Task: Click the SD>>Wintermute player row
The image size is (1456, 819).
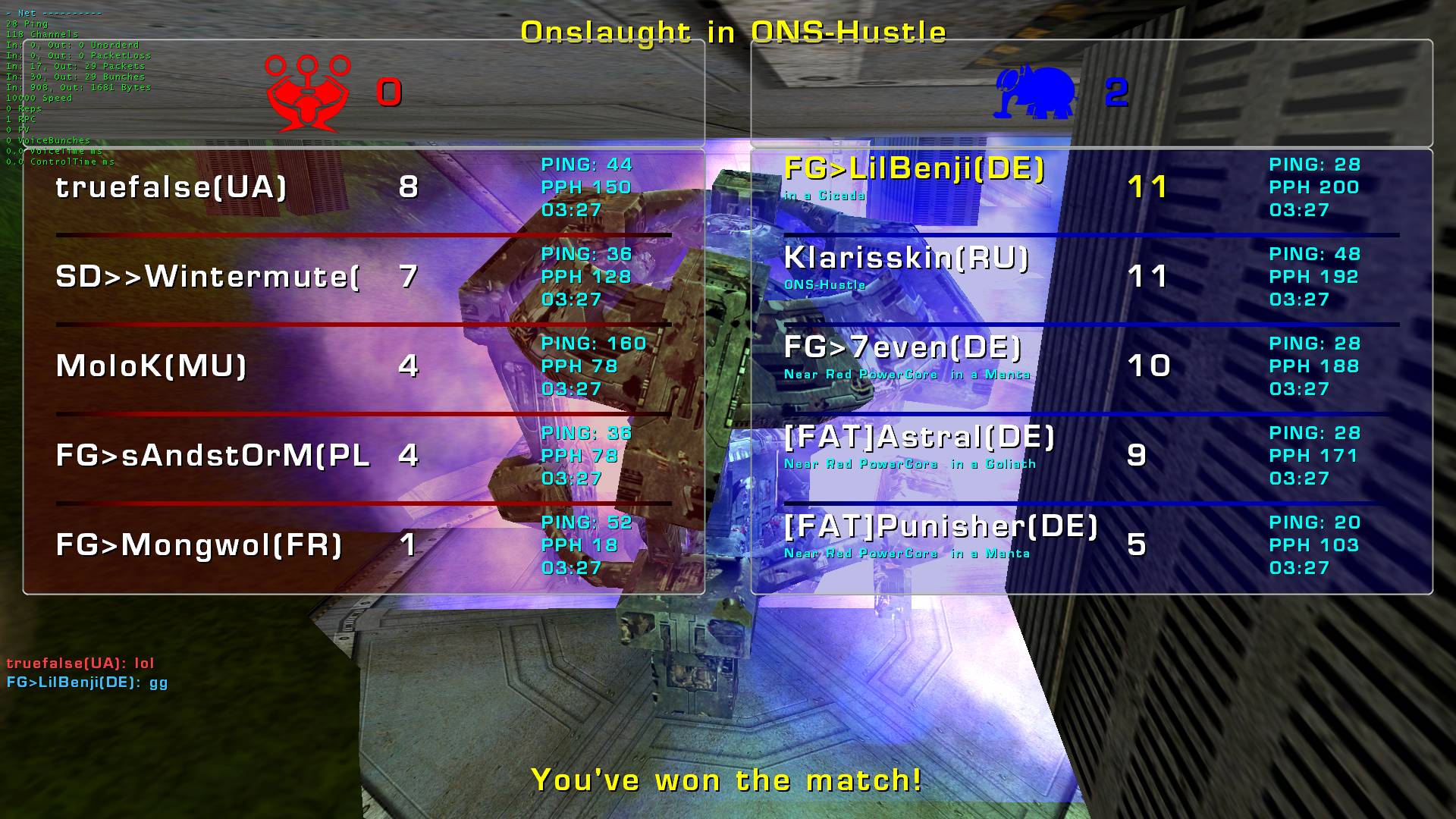Action: pyautogui.click(x=207, y=277)
